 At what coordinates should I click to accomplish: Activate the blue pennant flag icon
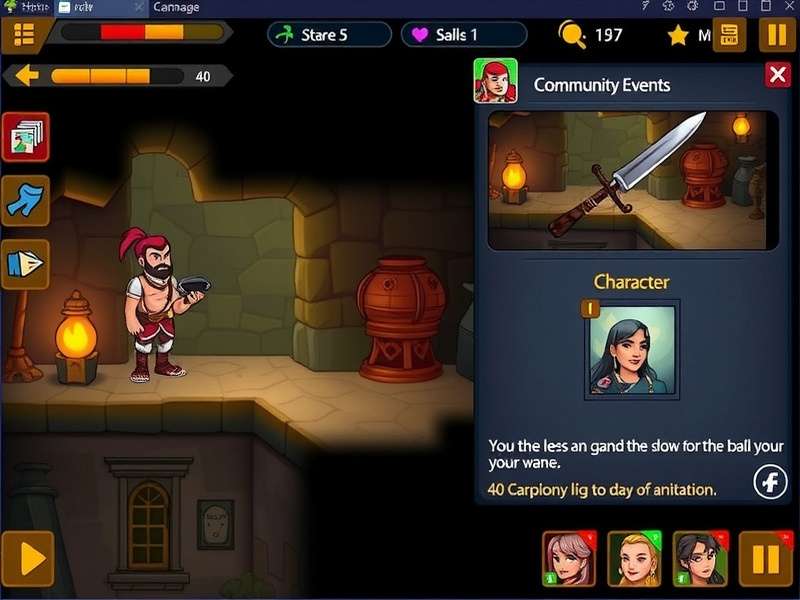click(x=26, y=263)
